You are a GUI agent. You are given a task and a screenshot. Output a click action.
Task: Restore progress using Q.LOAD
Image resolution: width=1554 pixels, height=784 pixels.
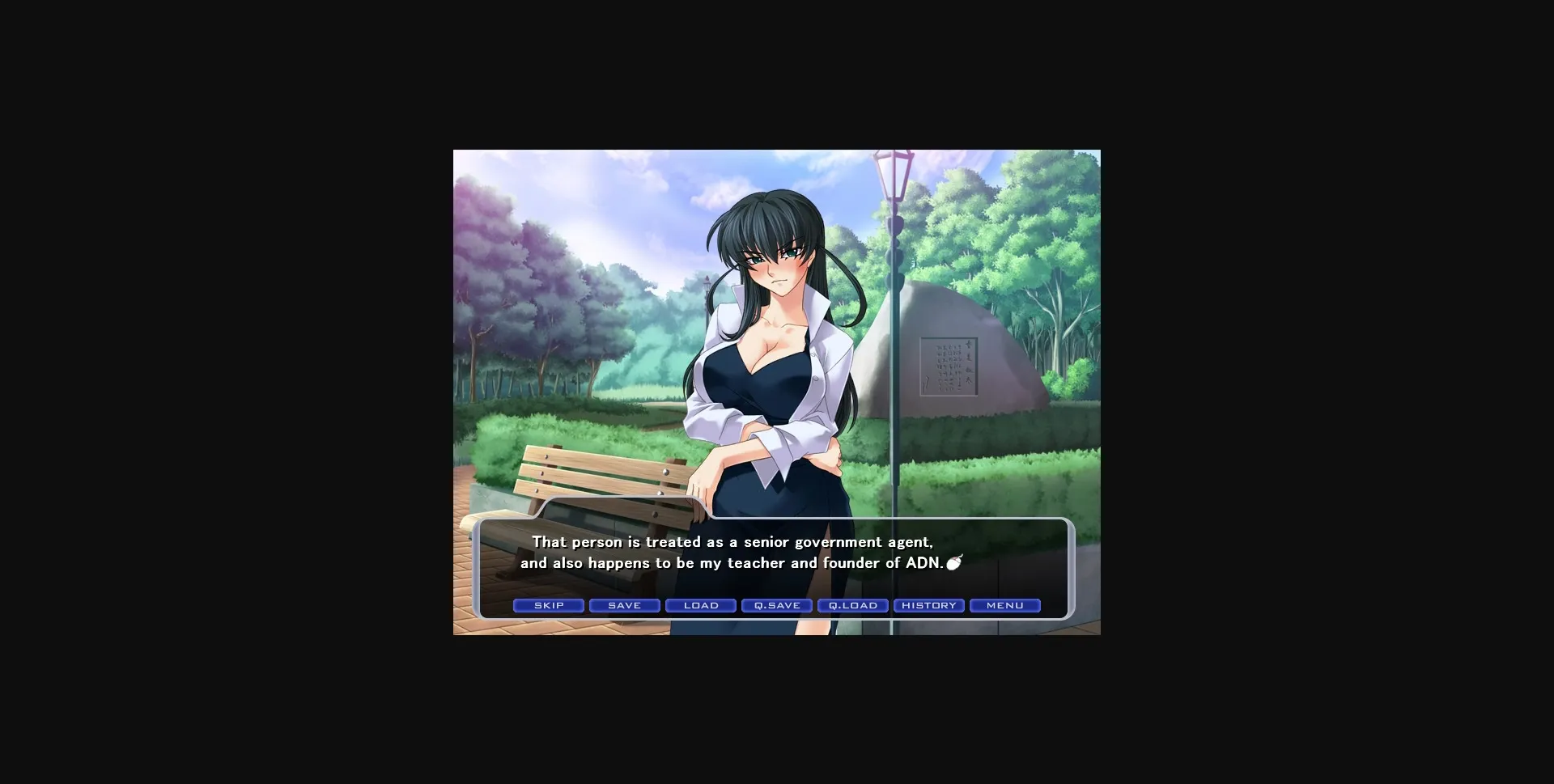point(852,605)
